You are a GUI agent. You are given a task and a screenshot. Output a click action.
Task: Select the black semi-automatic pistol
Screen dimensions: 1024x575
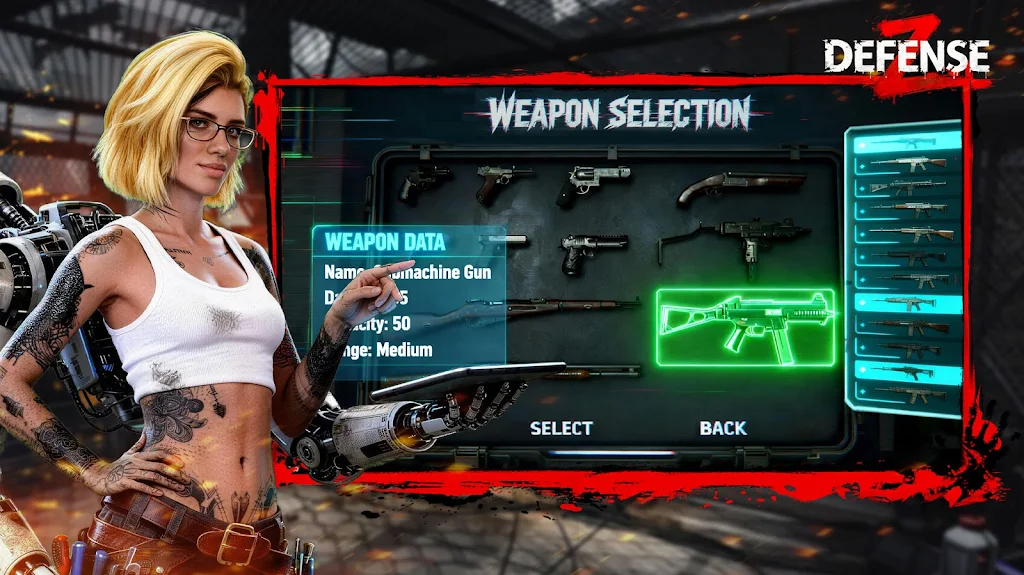click(x=592, y=251)
